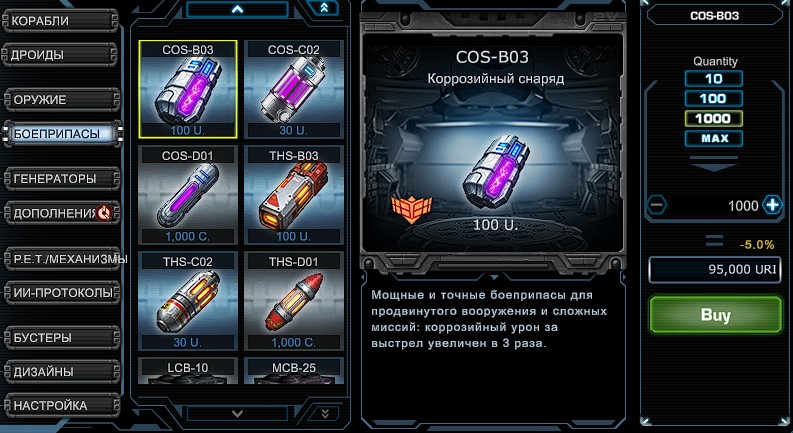Screen dimensions: 793x433
Task: Switch to the БУСТЕРЫ category
Action: (x=60, y=337)
